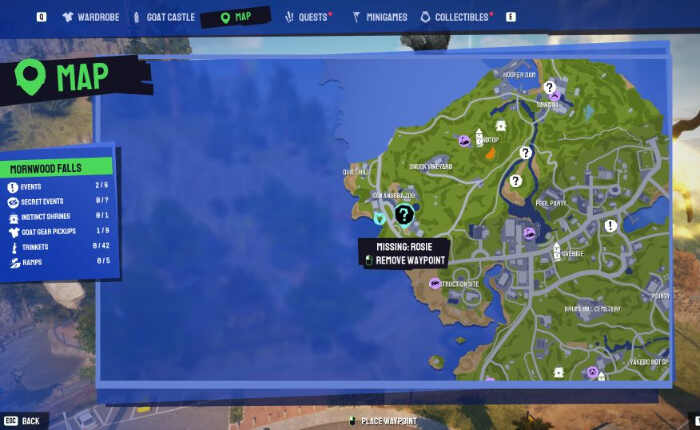Click the white exclamation event marker
This screenshot has height=430, width=700.
click(610, 226)
